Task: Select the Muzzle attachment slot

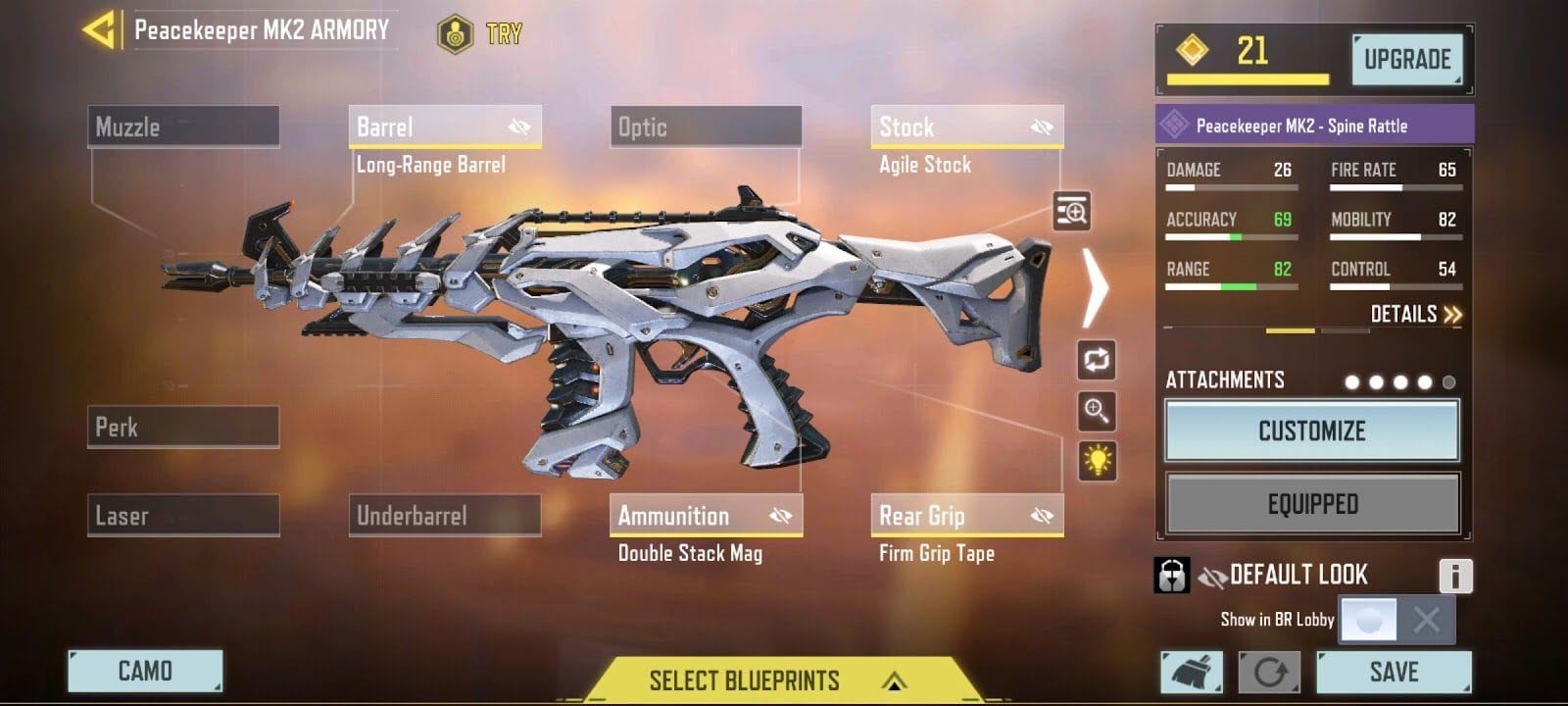Action: (x=182, y=126)
